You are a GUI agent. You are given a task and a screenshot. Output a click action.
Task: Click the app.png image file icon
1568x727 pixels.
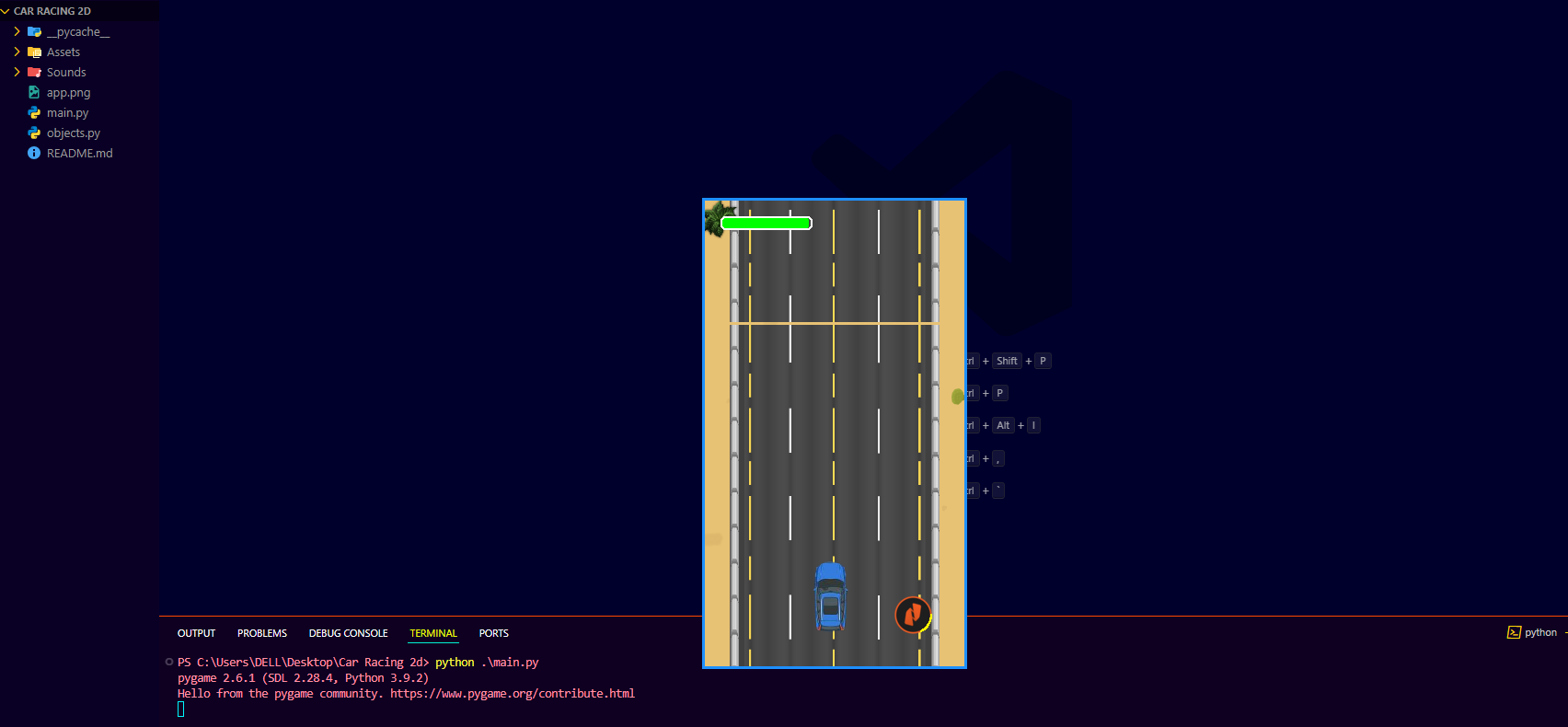point(33,92)
